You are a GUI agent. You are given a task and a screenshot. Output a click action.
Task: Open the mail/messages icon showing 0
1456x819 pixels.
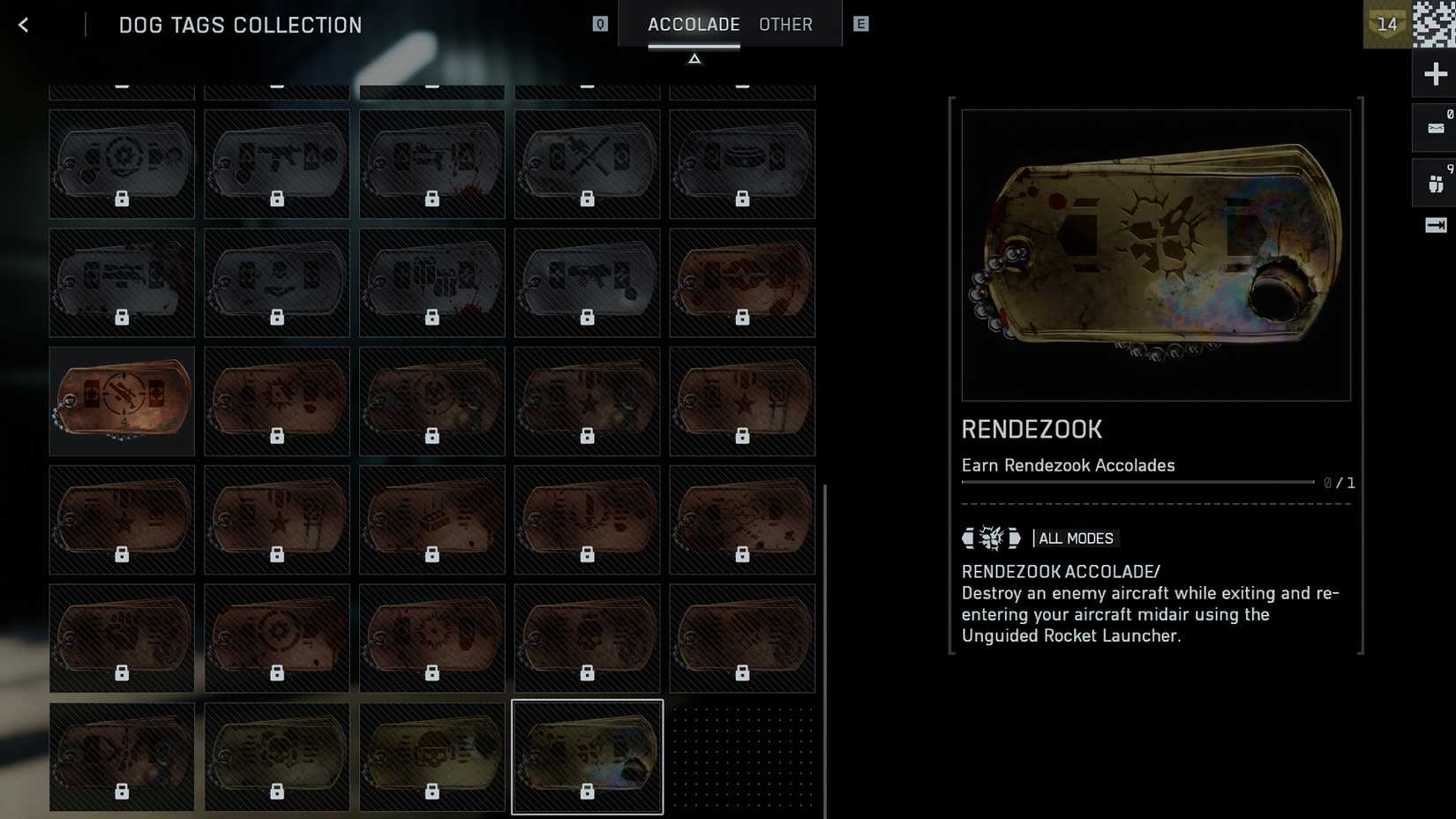pyautogui.click(x=1434, y=126)
